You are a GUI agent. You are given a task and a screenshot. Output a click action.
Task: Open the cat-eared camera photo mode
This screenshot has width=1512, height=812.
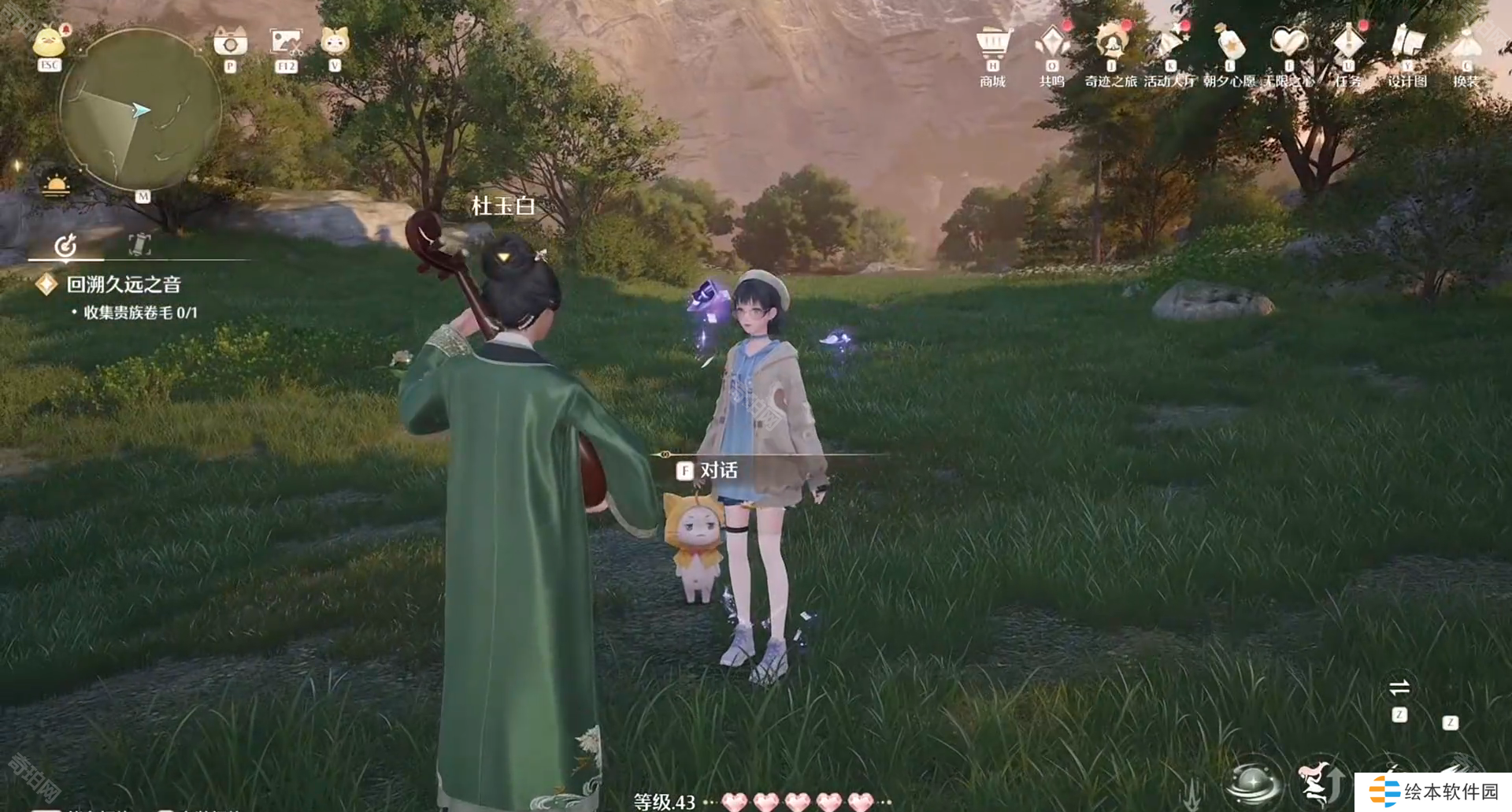[230, 41]
